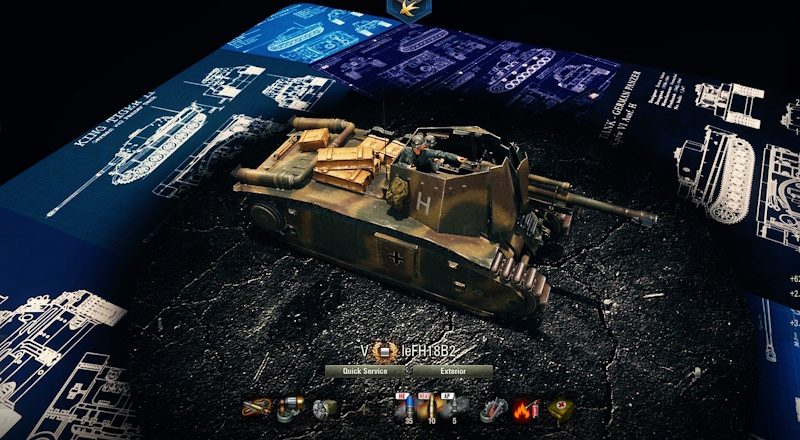800x440 pixels.
Task: Click the gun rammer equipment slot
Action: (291, 408)
